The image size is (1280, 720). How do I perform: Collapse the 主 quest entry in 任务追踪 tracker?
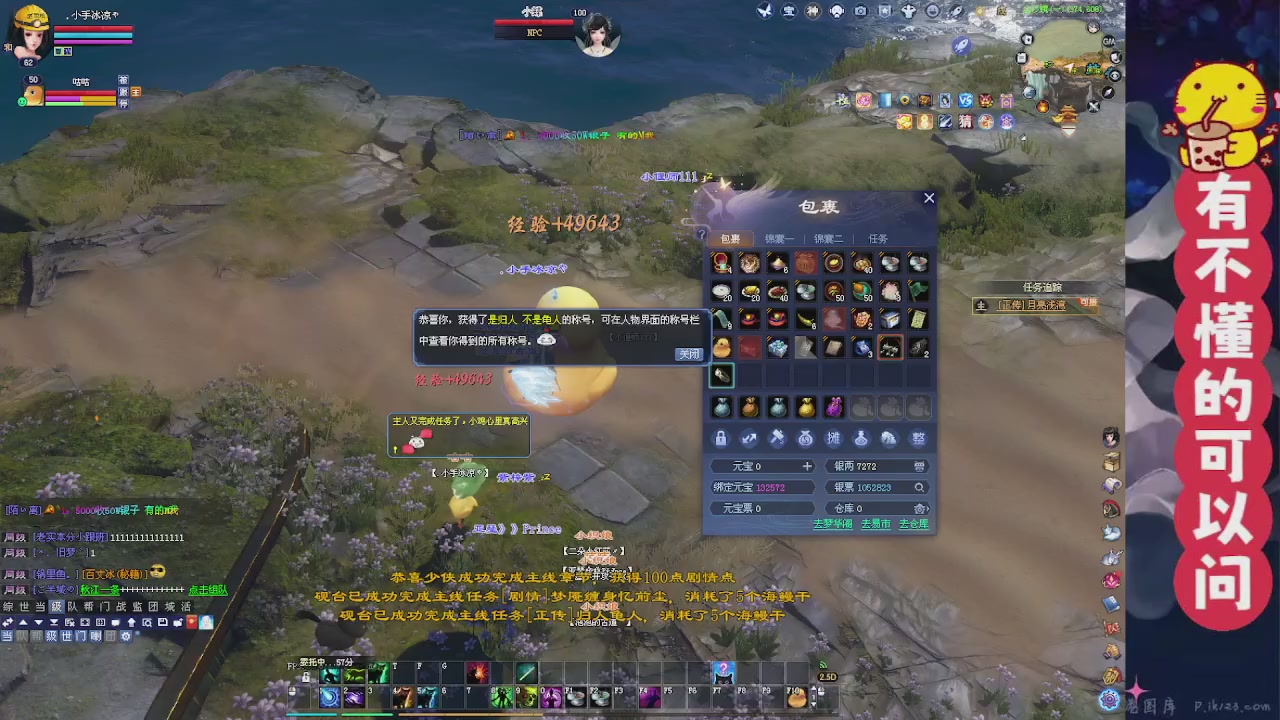tap(981, 305)
